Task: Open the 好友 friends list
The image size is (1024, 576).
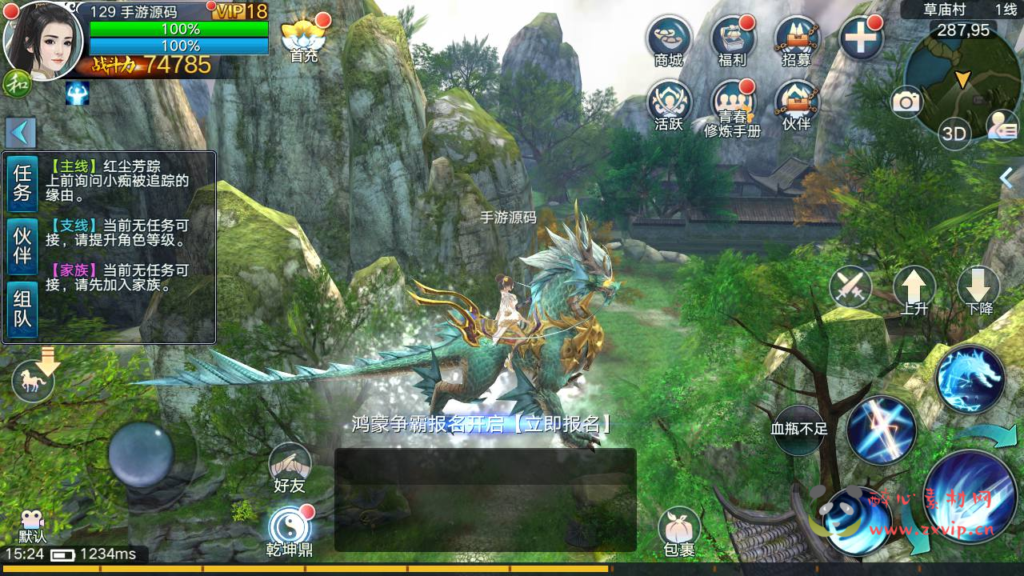Action: click(289, 466)
